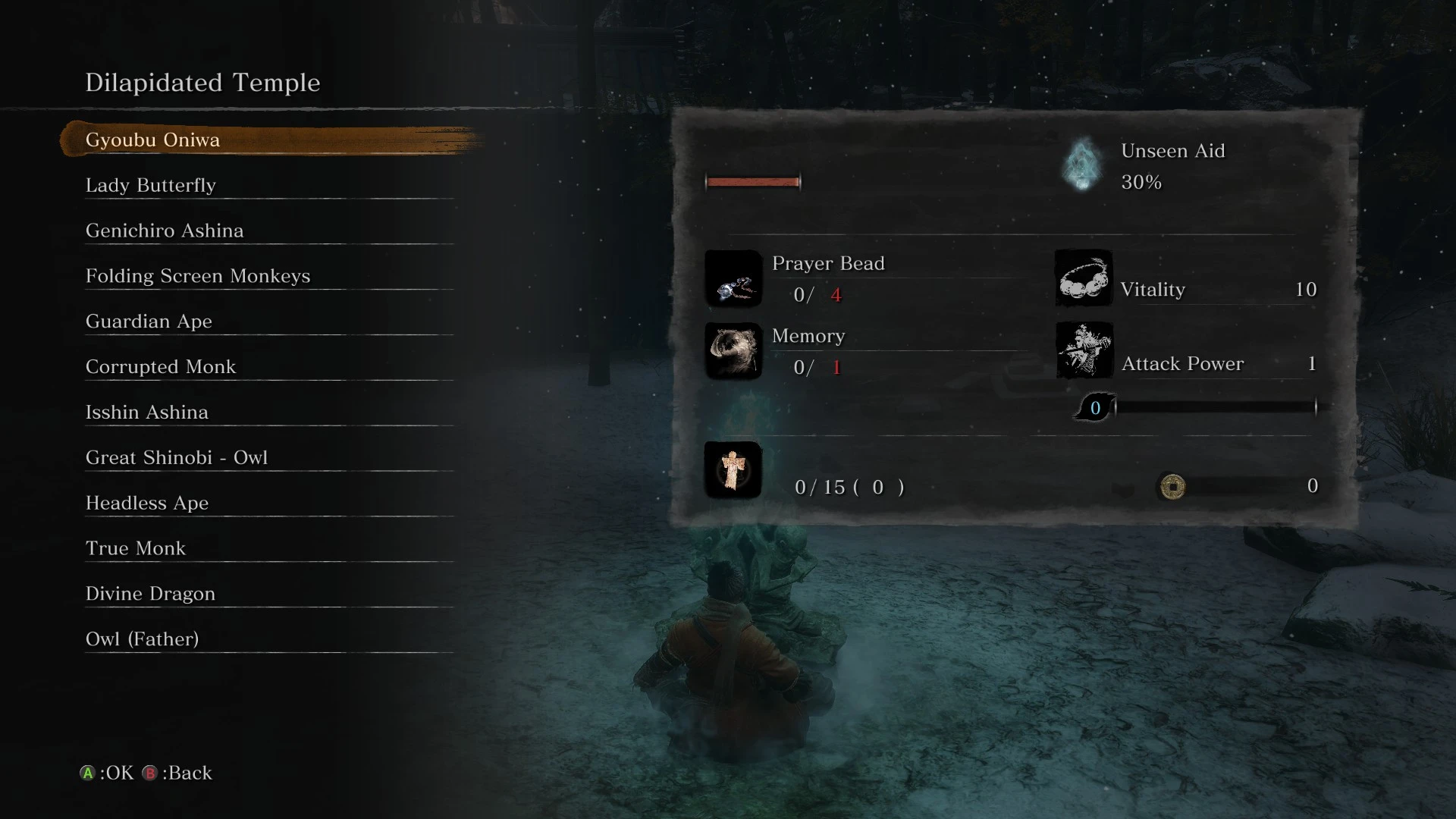
Task: Click the Attack Power warrior icon
Action: (1083, 350)
